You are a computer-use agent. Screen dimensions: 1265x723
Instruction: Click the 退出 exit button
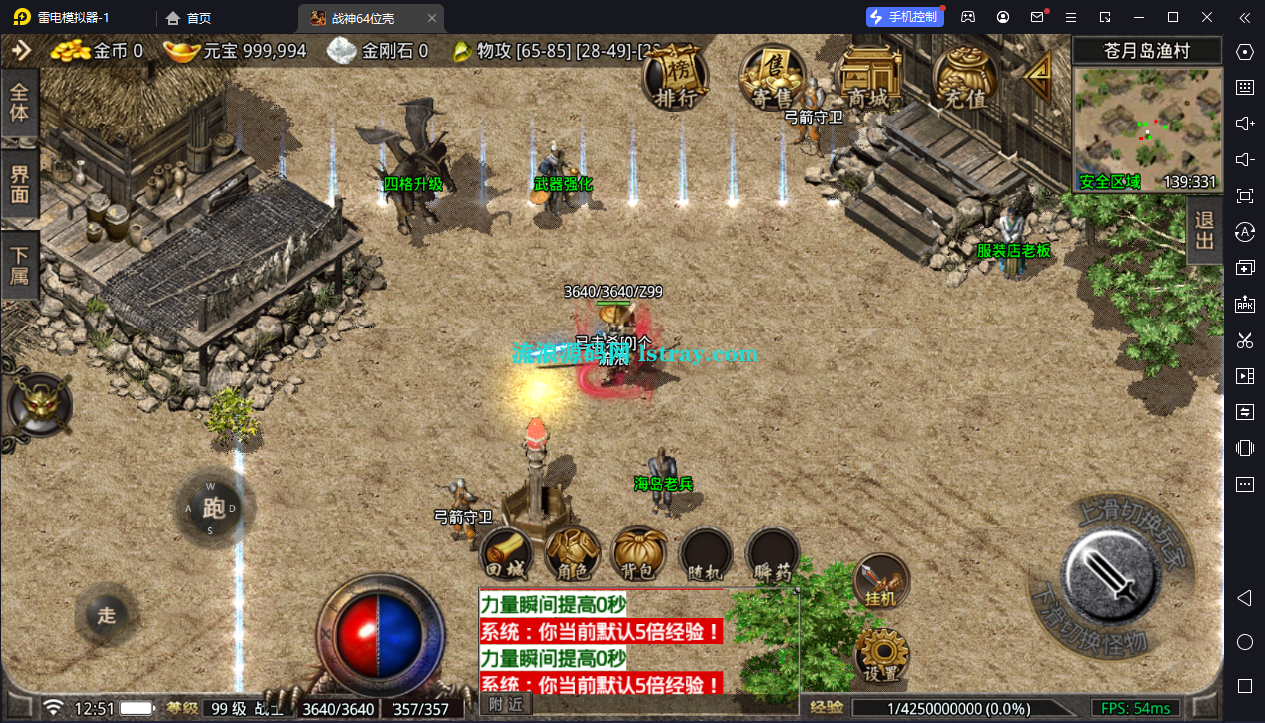pyautogui.click(x=1205, y=230)
